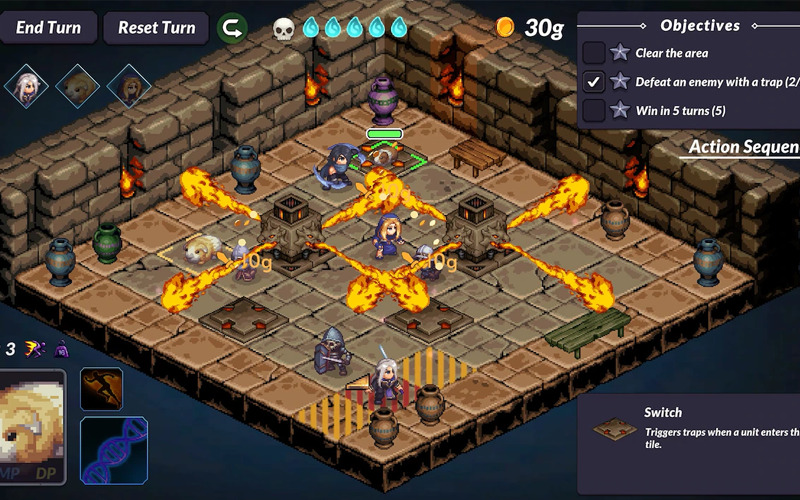Activate the running figure movement ability
This screenshot has height=500, width=800.
click(101, 389)
